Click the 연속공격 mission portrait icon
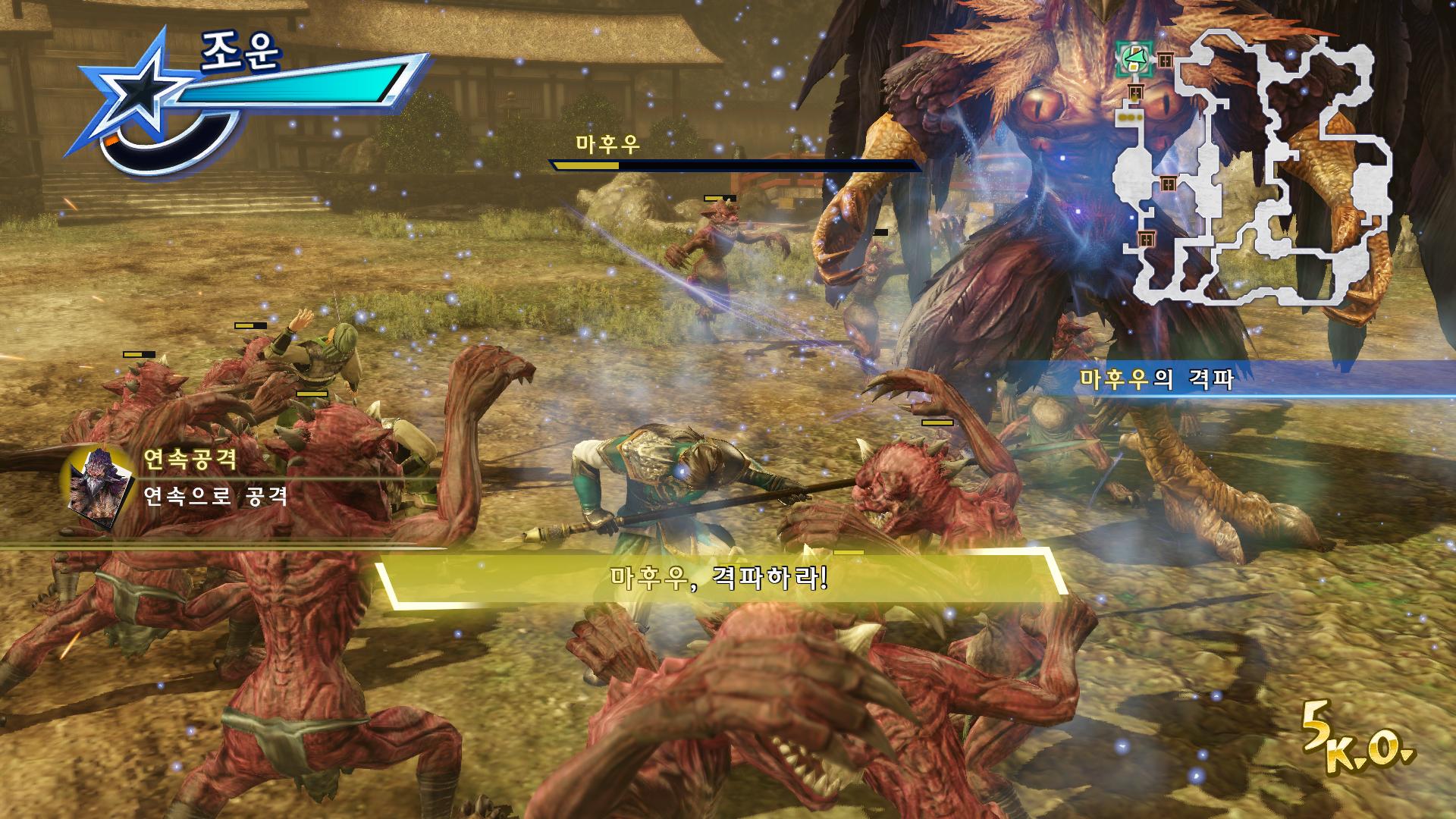 tap(98, 485)
